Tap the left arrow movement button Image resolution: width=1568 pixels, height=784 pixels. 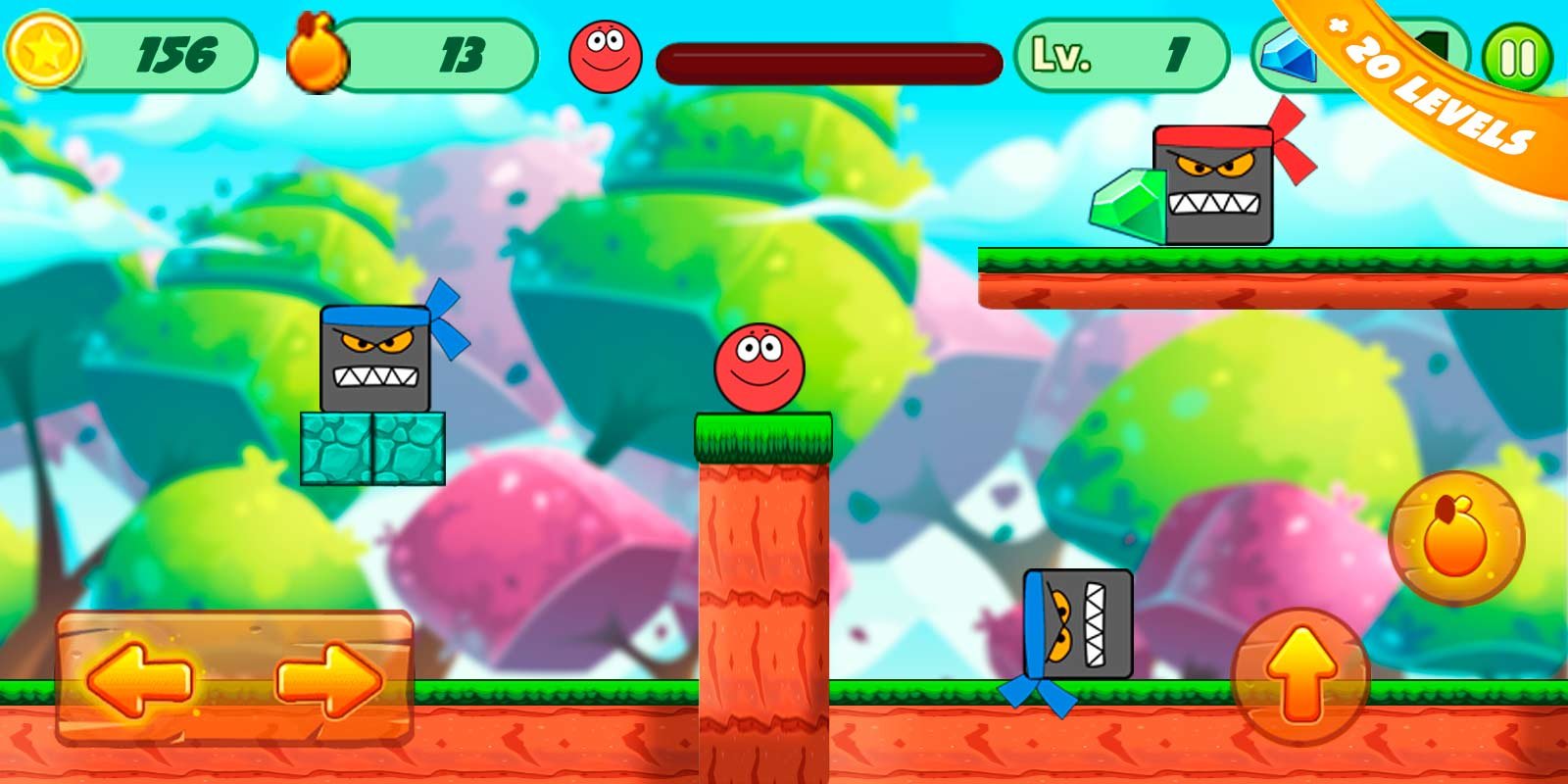[x=139, y=678]
